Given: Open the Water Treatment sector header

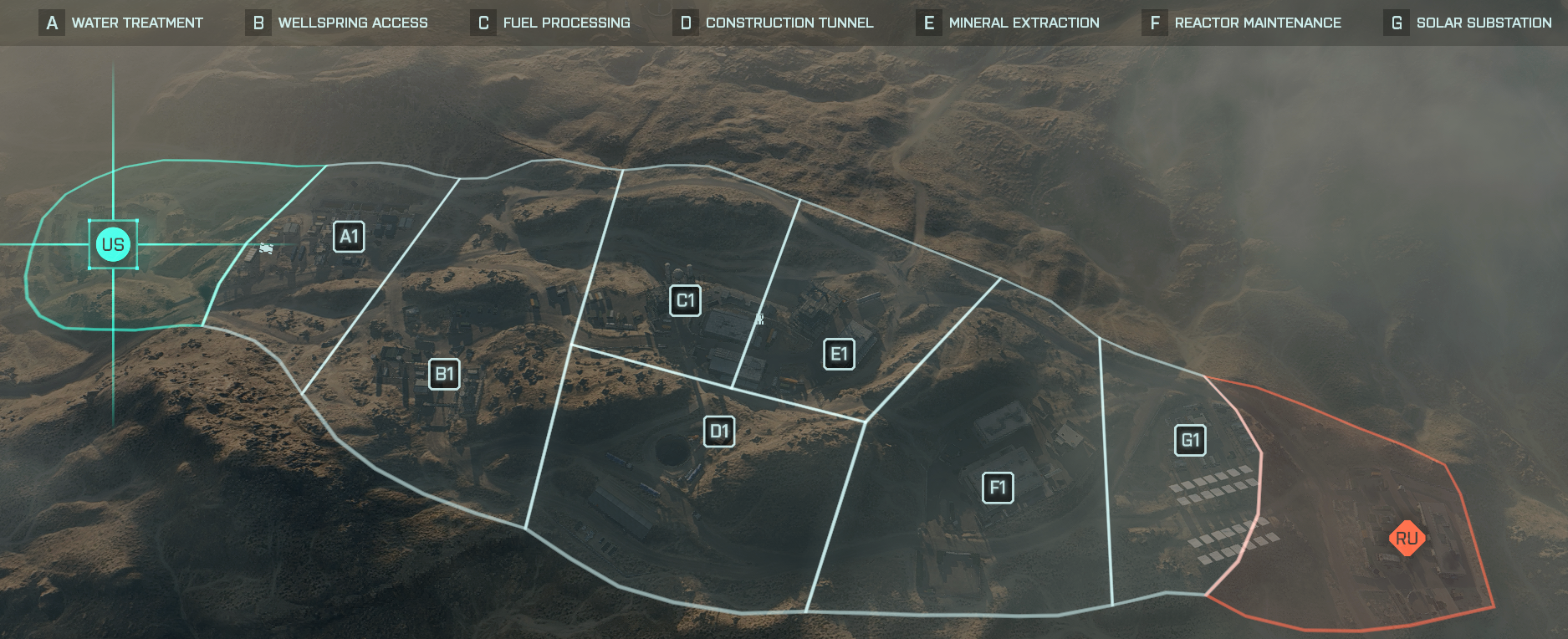Looking at the screenshot, I should coord(137,23).
